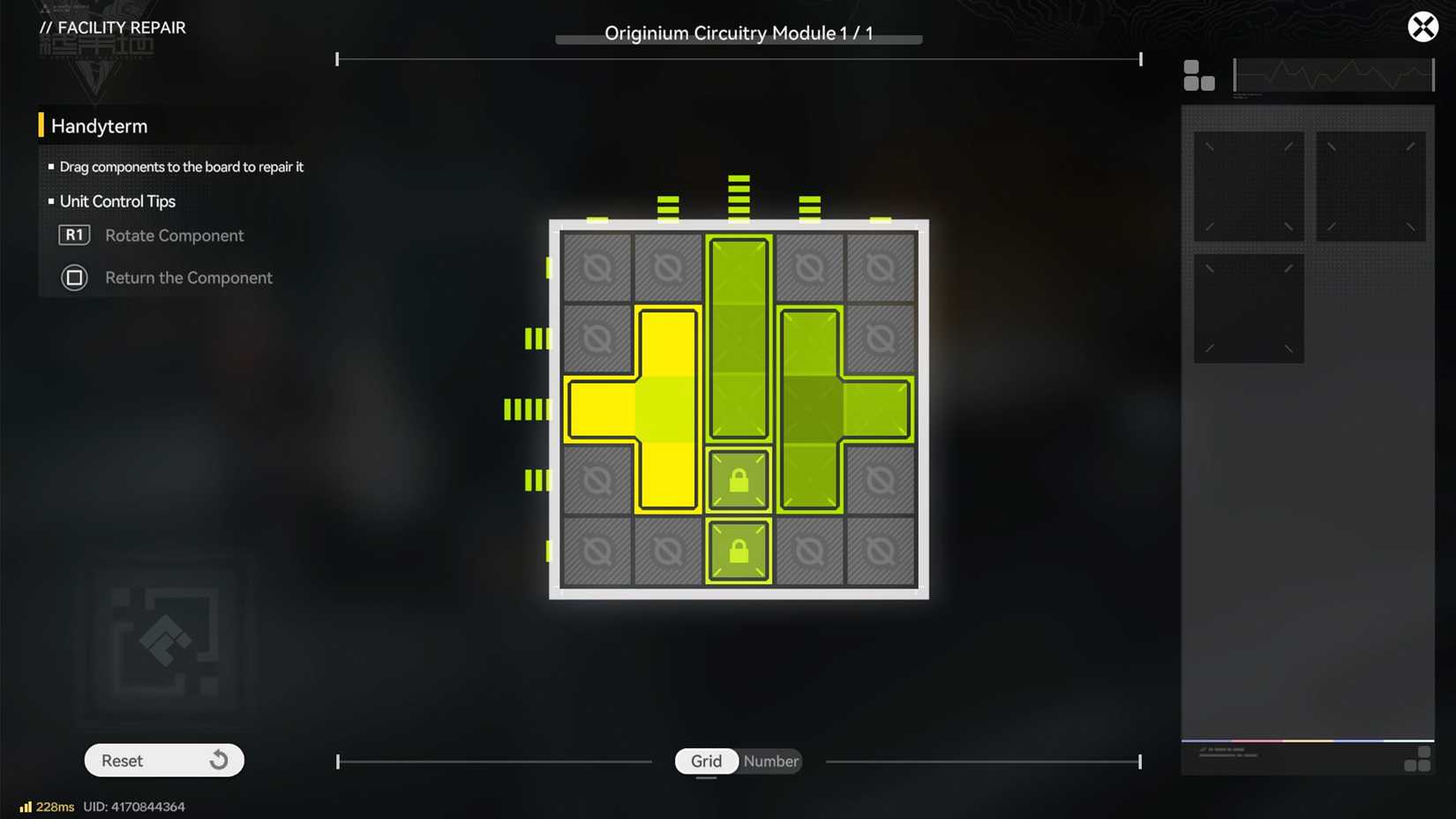1456x819 pixels.
Task: Click the Module 1/1 progress bar
Action: click(x=738, y=39)
